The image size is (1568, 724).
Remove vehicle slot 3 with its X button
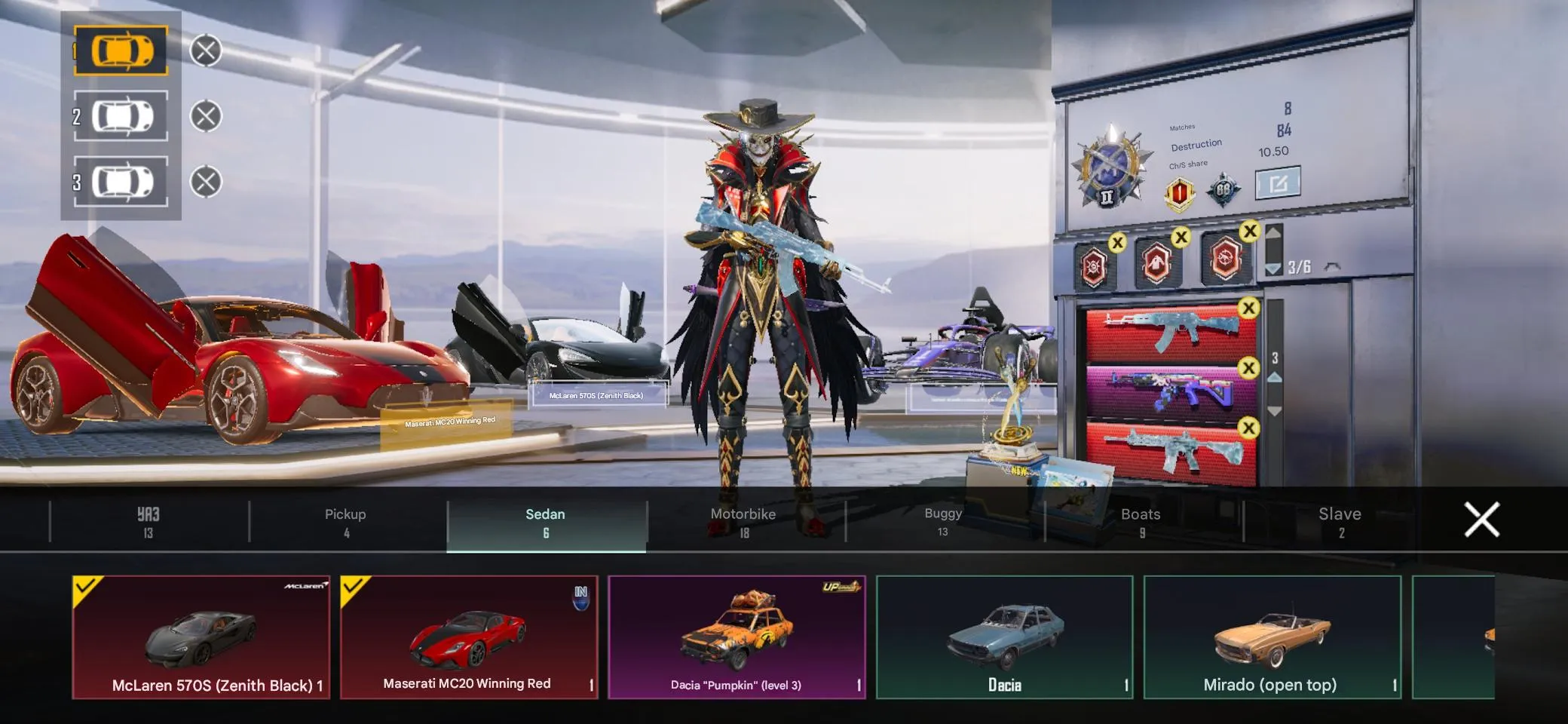click(204, 179)
